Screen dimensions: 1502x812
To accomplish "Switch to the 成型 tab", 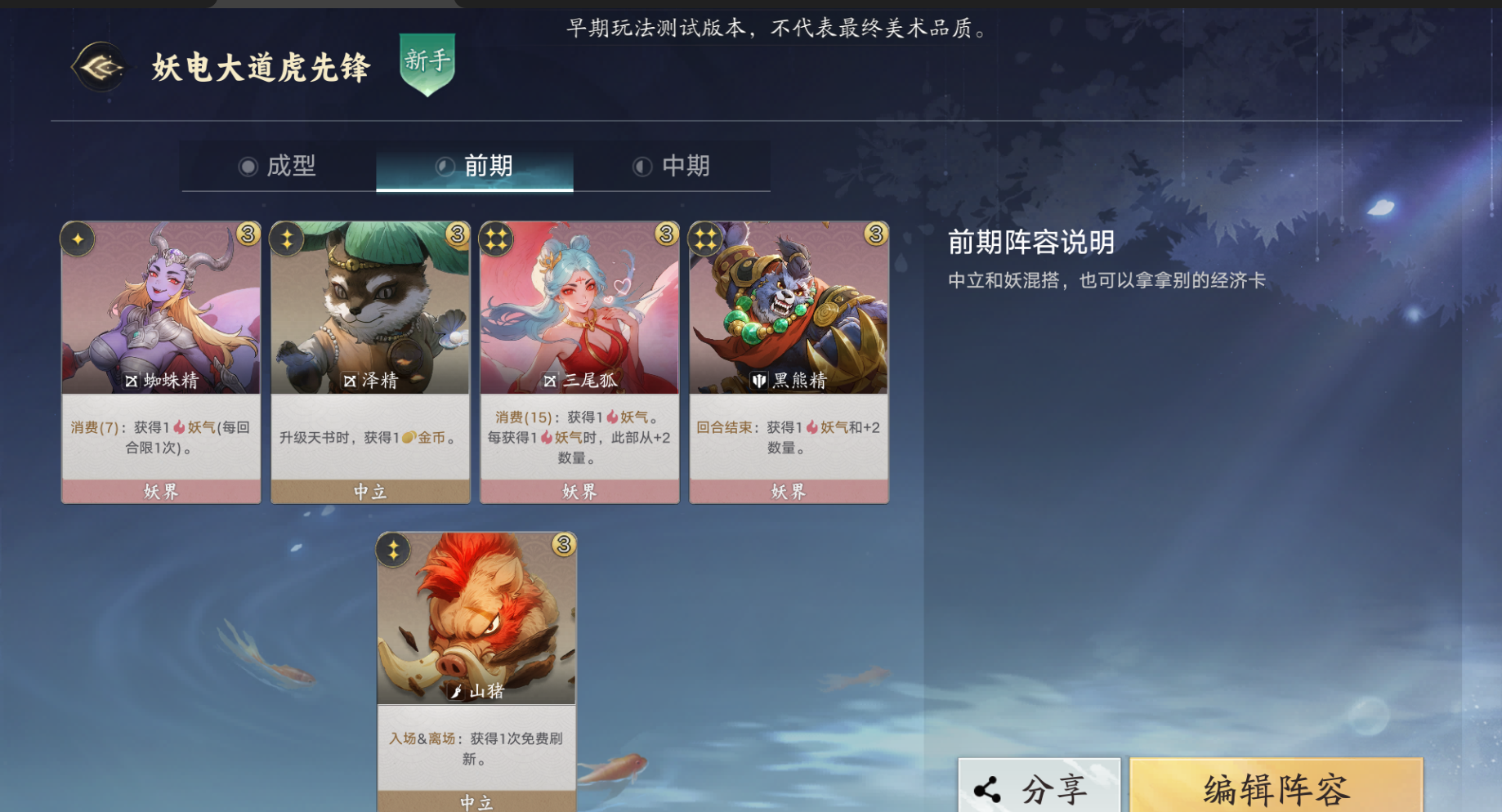I will click(x=279, y=166).
